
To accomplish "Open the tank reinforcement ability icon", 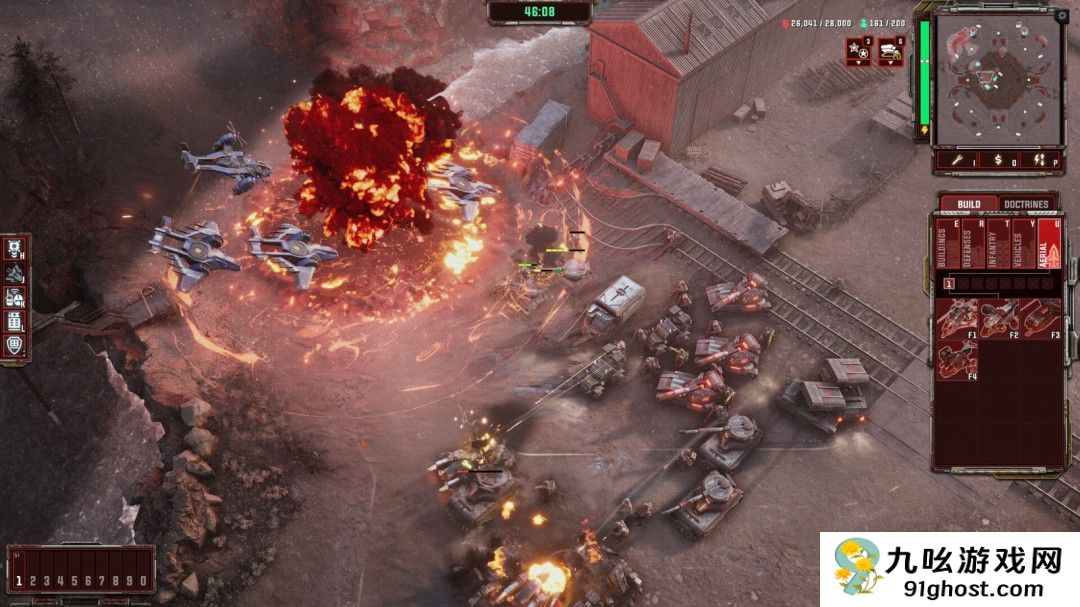I will pos(890,50).
